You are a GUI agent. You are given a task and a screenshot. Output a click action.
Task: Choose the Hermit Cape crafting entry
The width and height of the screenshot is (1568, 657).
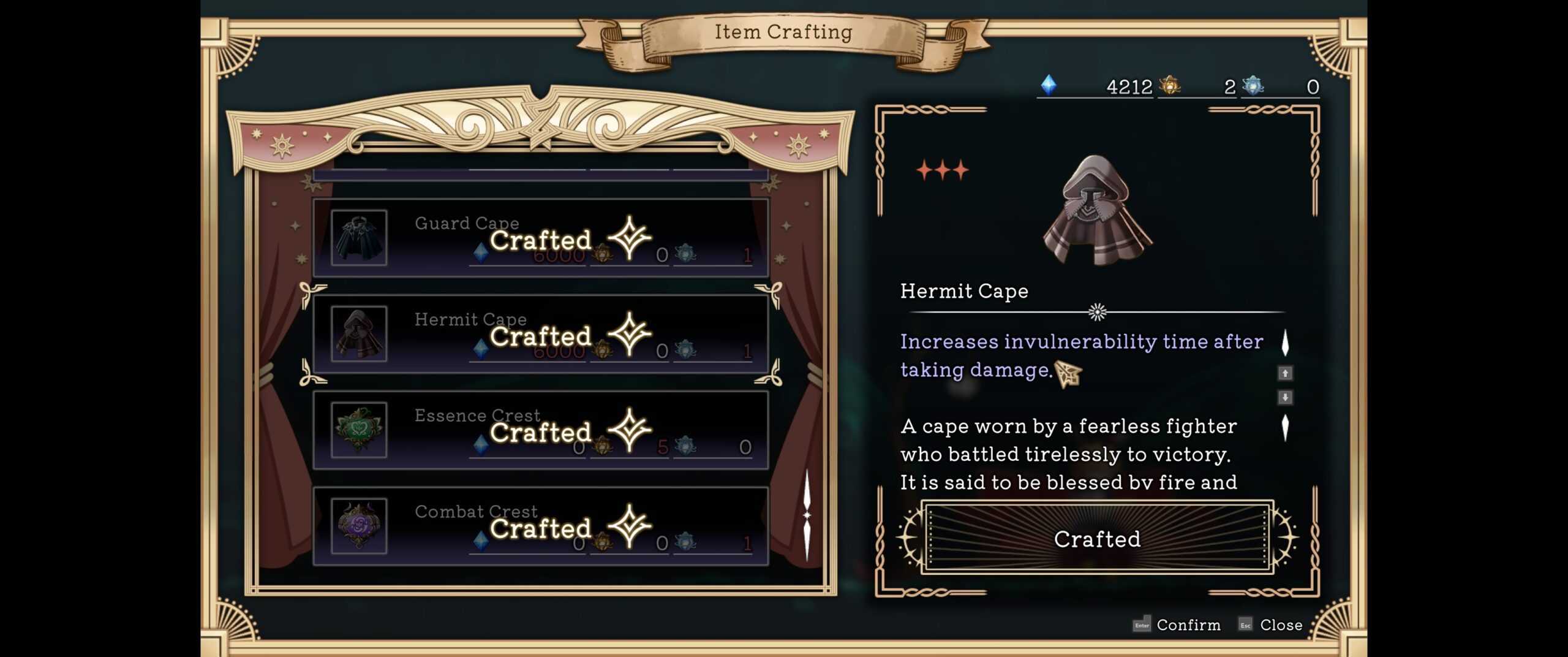click(x=540, y=334)
